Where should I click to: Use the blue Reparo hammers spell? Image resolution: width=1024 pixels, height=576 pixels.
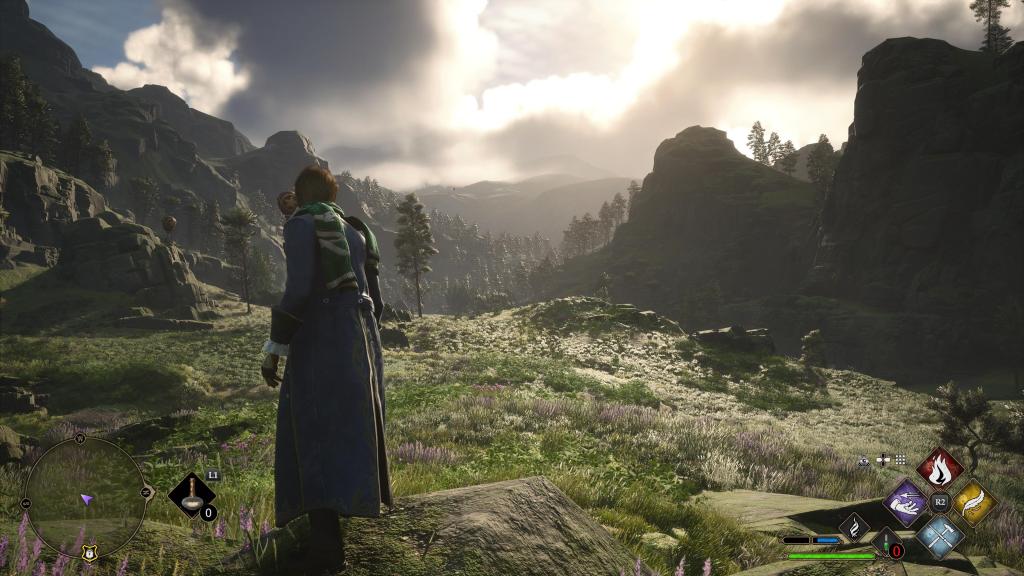940,536
